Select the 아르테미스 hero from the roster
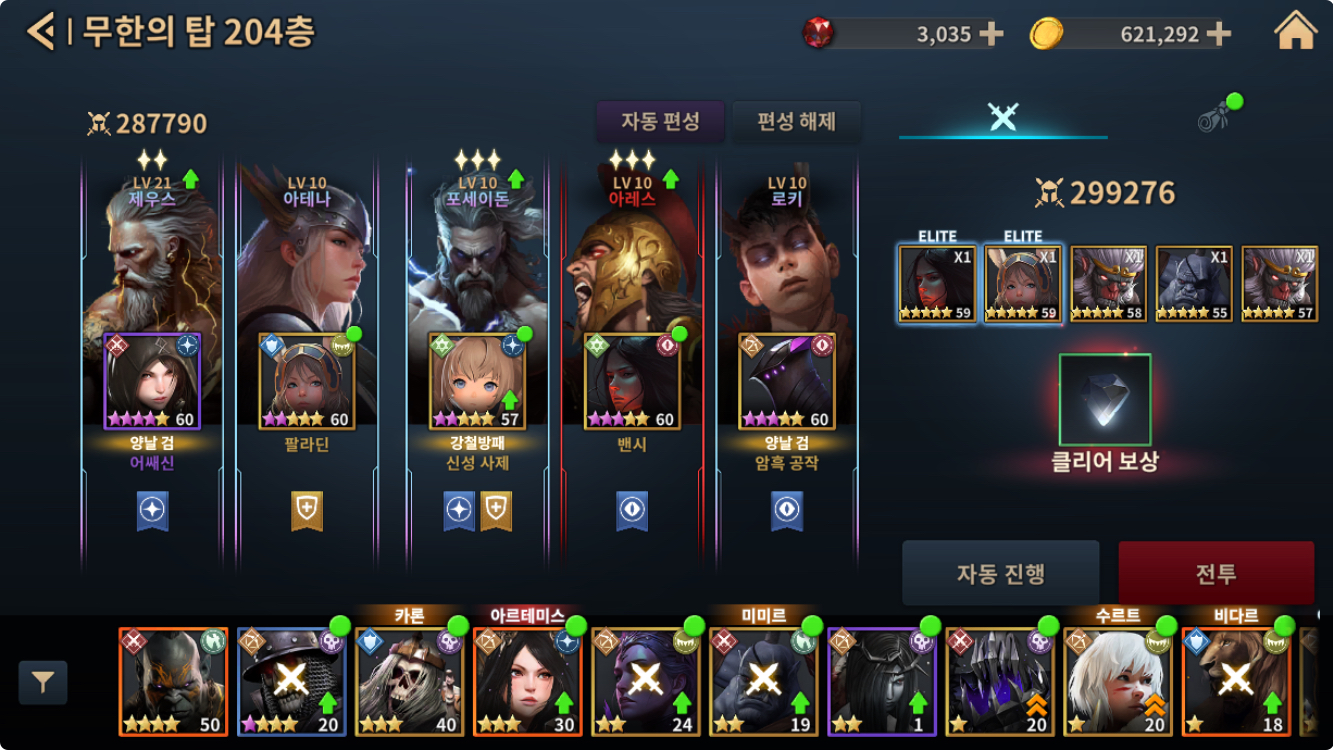This screenshot has height=750, width=1333. click(x=527, y=681)
